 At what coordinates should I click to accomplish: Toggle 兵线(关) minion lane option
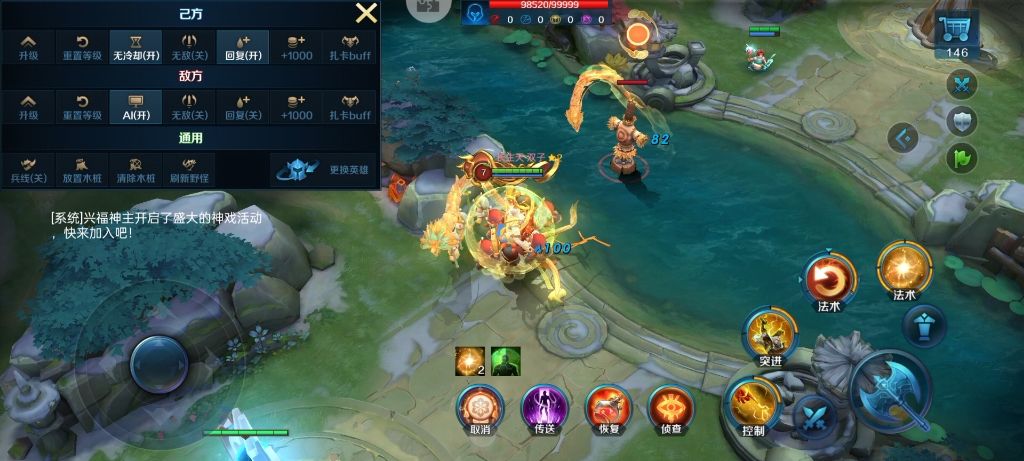(x=29, y=170)
